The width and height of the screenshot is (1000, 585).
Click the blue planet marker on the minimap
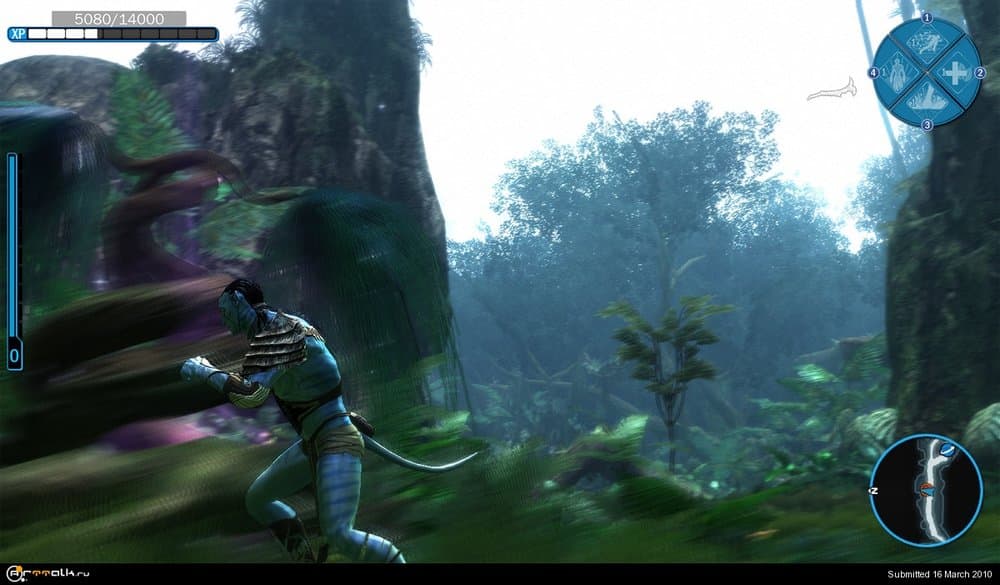947,451
